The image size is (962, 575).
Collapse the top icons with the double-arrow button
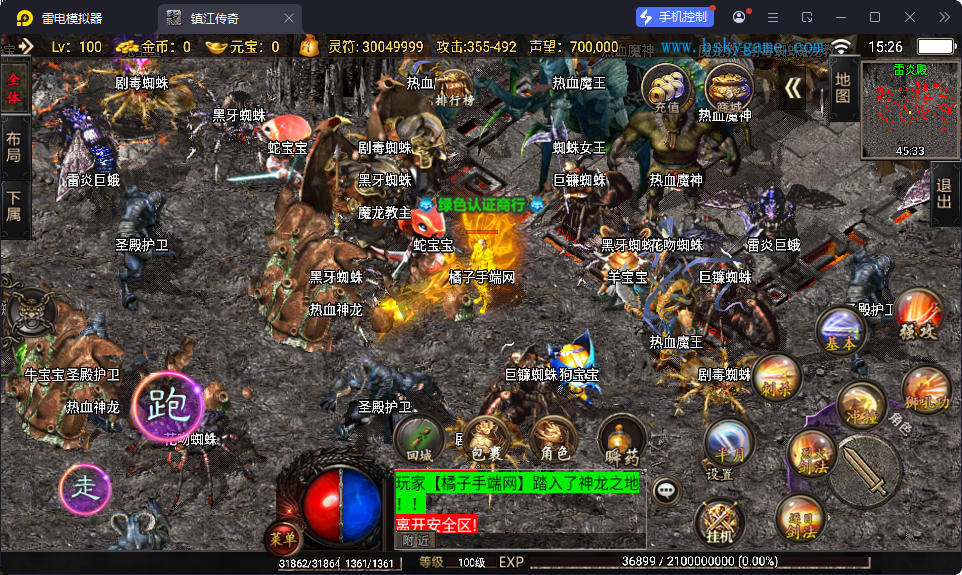coord(793,88)
